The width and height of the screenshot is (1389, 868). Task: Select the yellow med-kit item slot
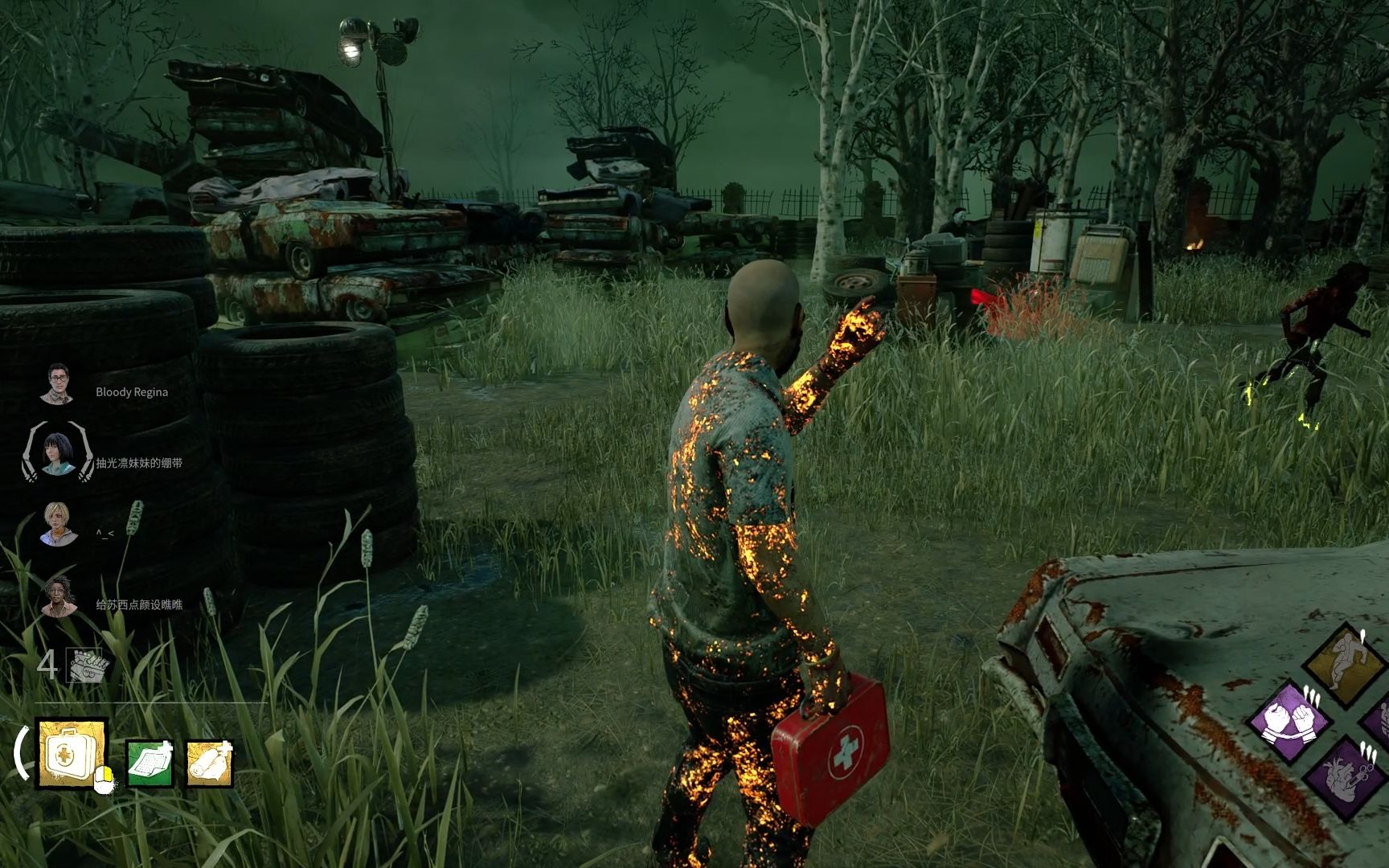click(x=72, y=753)
